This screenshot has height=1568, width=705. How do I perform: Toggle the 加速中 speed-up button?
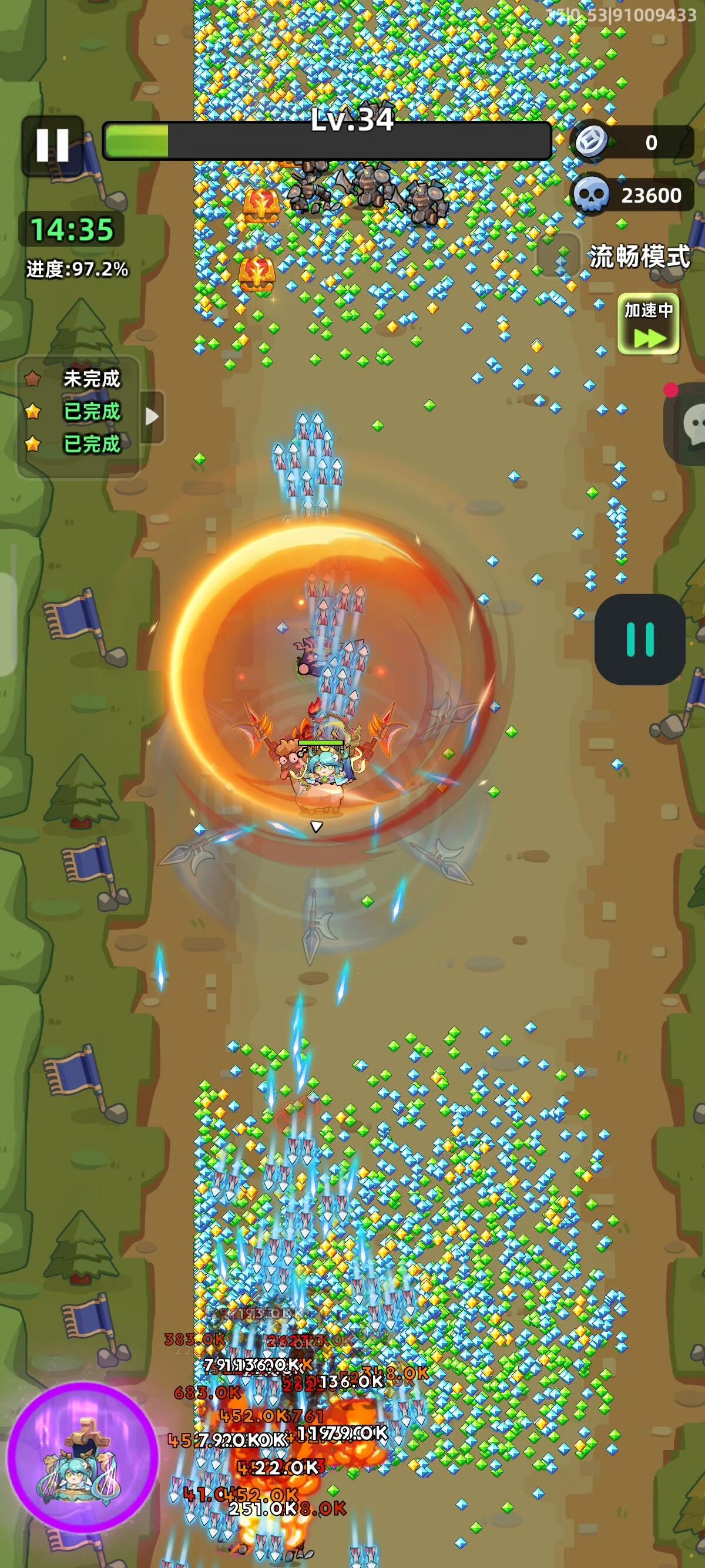(x=649, y=324)
